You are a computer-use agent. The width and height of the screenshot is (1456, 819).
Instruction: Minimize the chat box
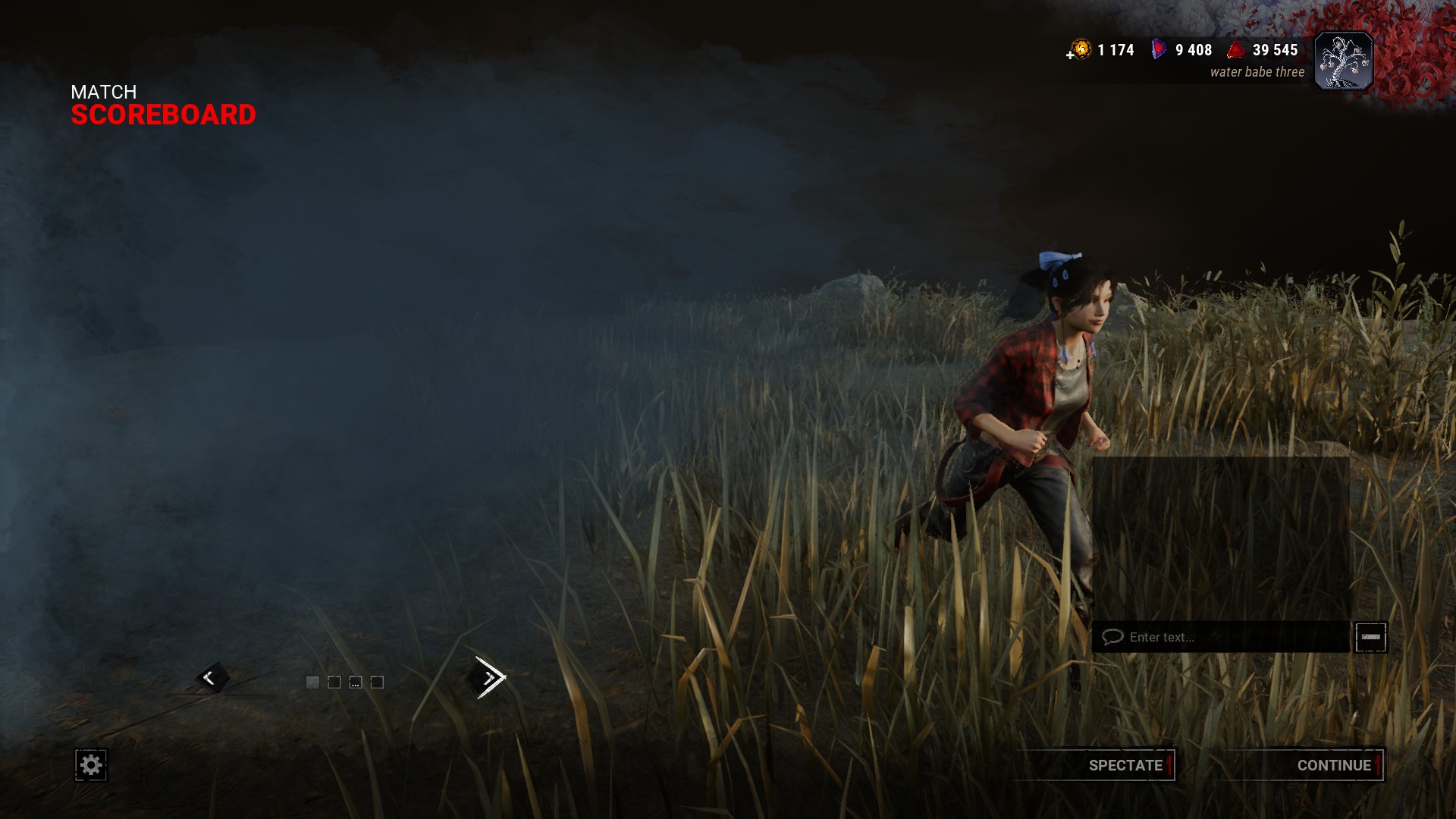click(x=1370, y=637)
